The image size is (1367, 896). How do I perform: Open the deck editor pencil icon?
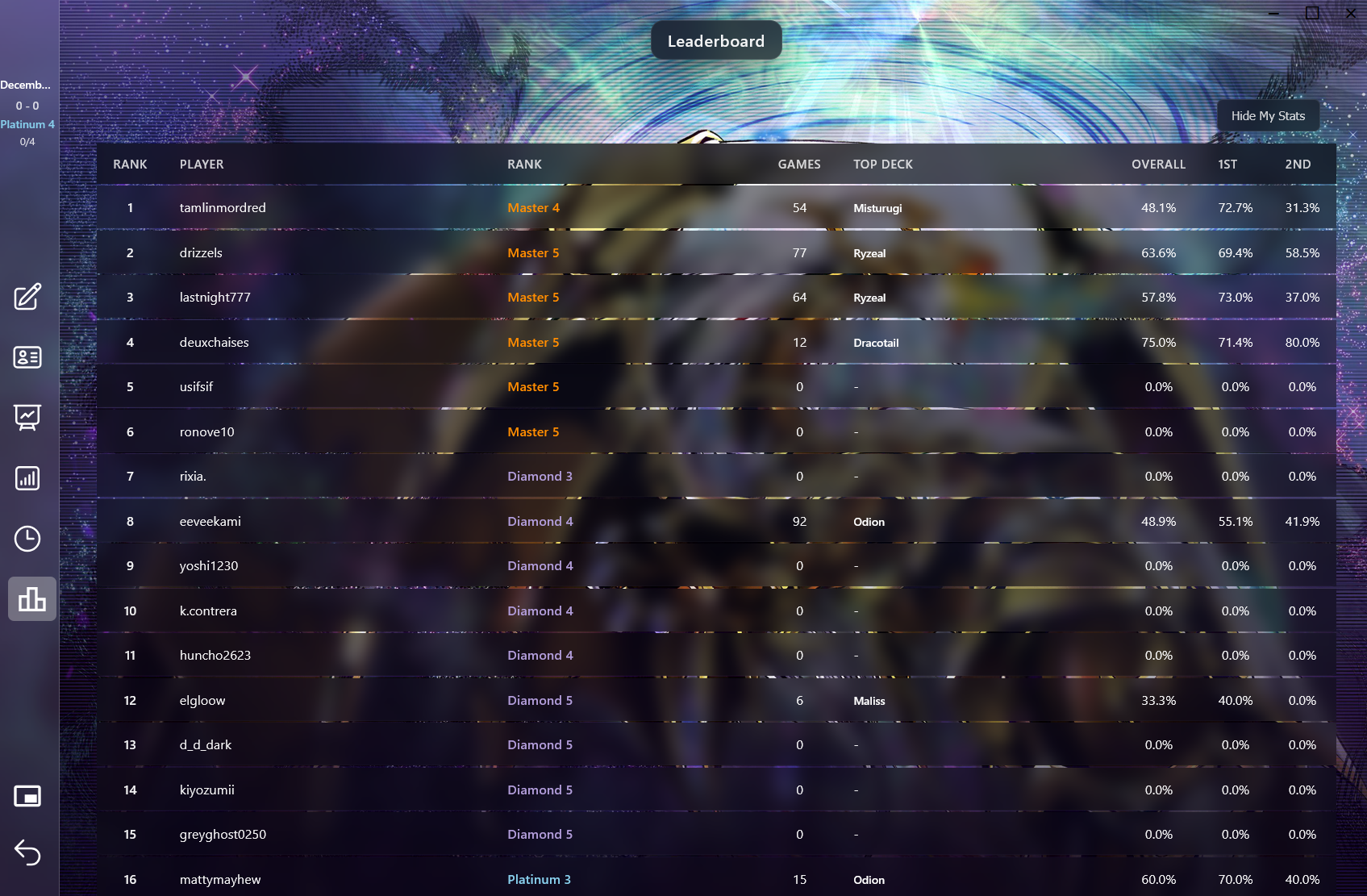(x=27, y=297)
